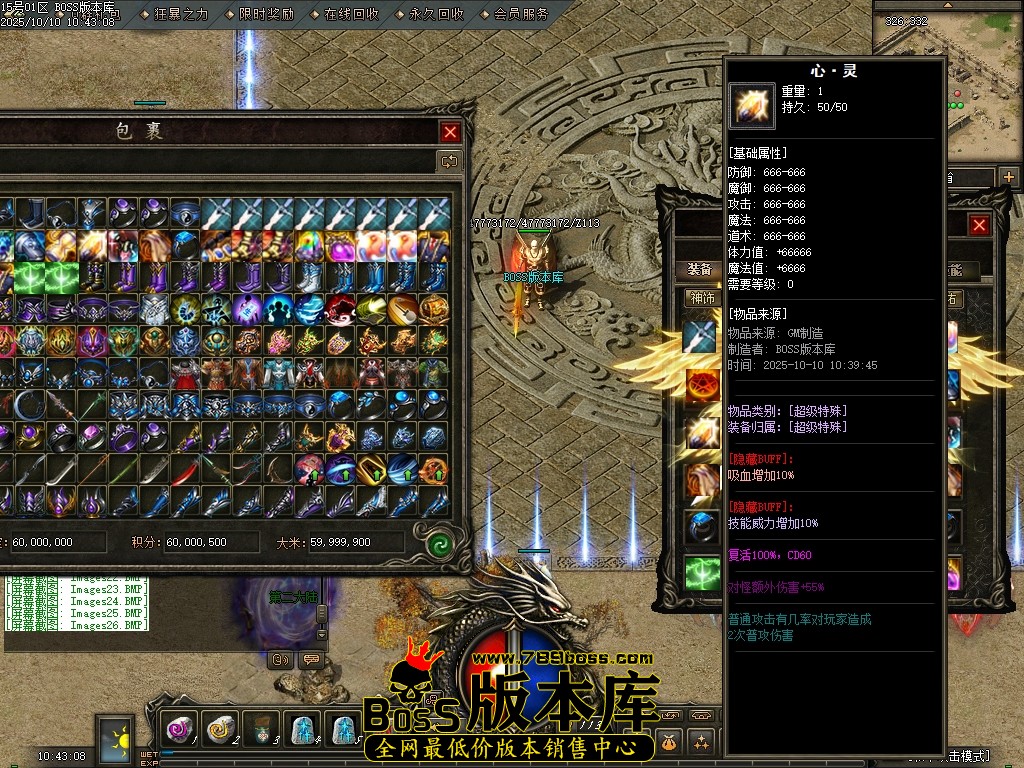
Task: Close the 包裹 inventory window
Action: pos(451,132)
